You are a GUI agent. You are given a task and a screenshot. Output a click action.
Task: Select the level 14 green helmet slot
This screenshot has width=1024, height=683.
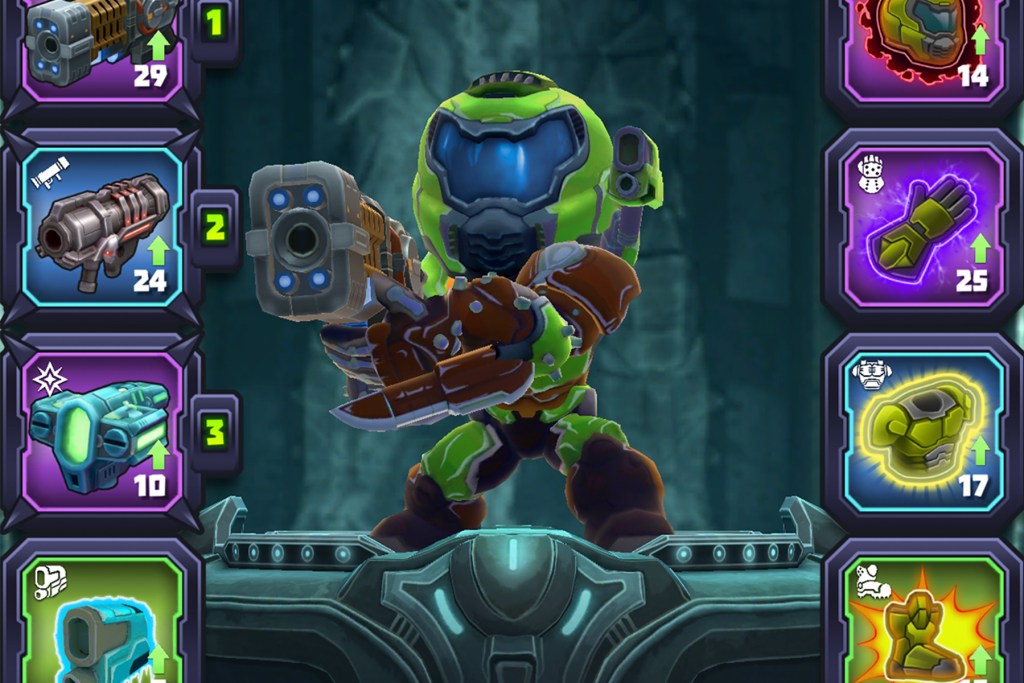(923, 45)
